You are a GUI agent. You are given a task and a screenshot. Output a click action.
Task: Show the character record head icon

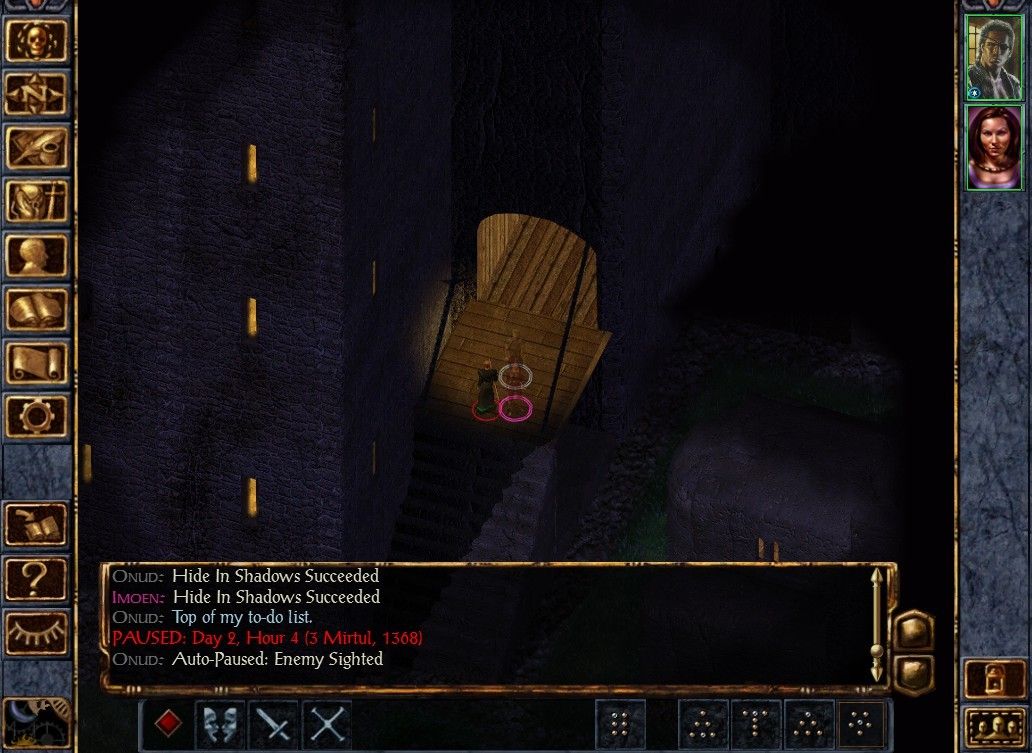coord(37,255)
